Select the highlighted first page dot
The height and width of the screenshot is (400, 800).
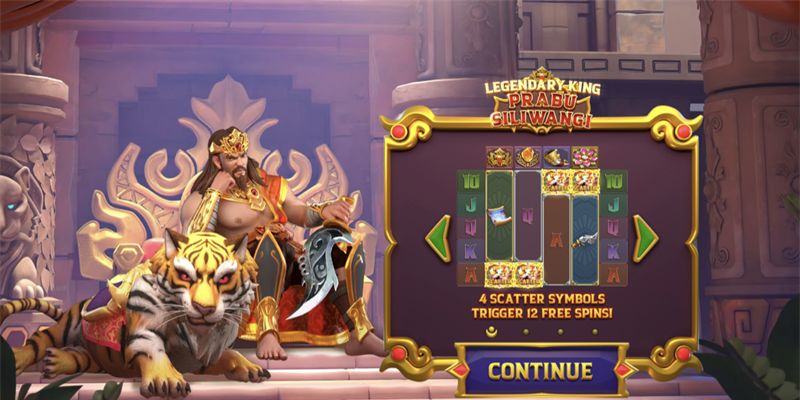click(491, 328)
